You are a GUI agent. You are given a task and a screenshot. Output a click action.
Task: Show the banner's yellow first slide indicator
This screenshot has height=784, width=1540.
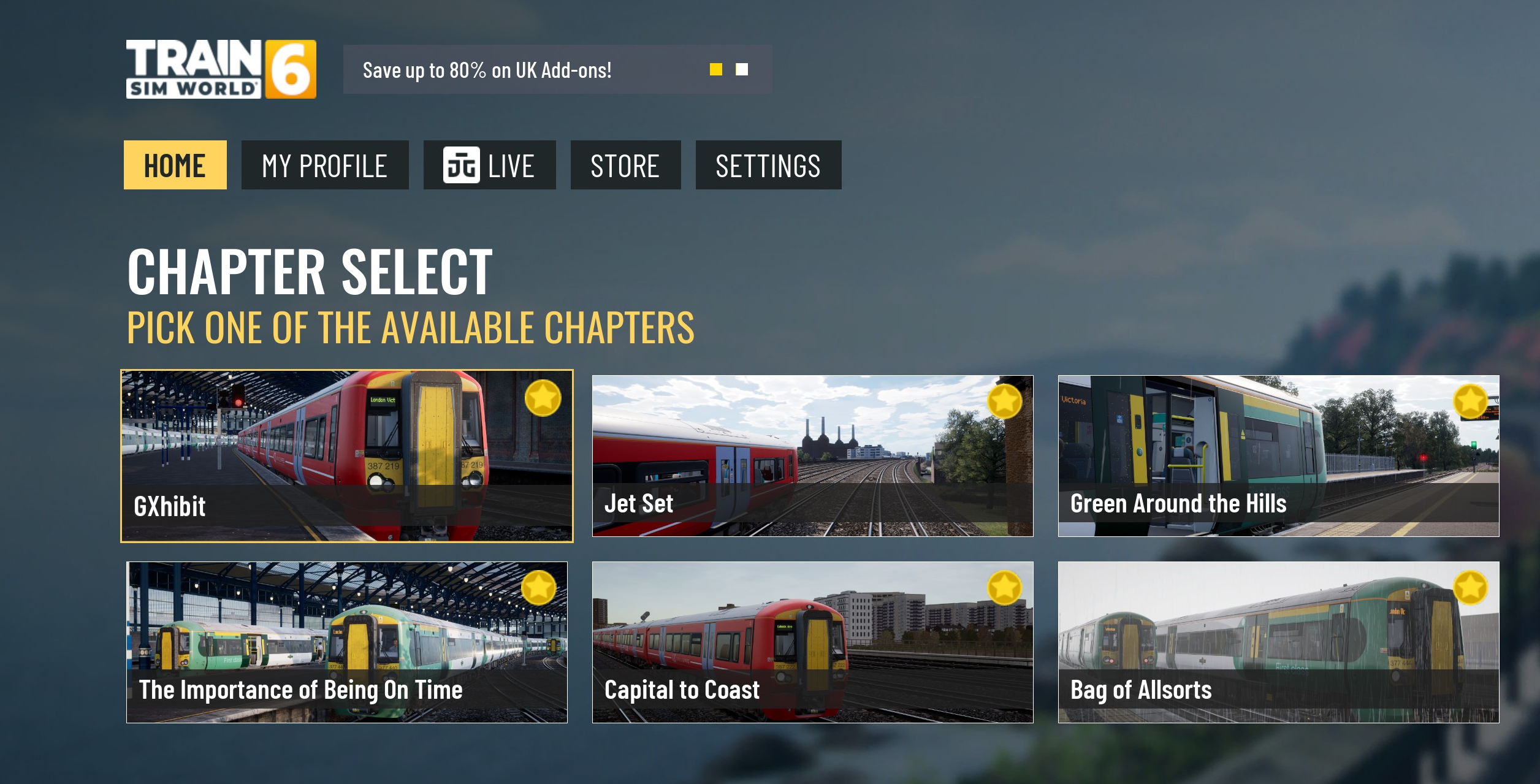[x=715, y=70]
